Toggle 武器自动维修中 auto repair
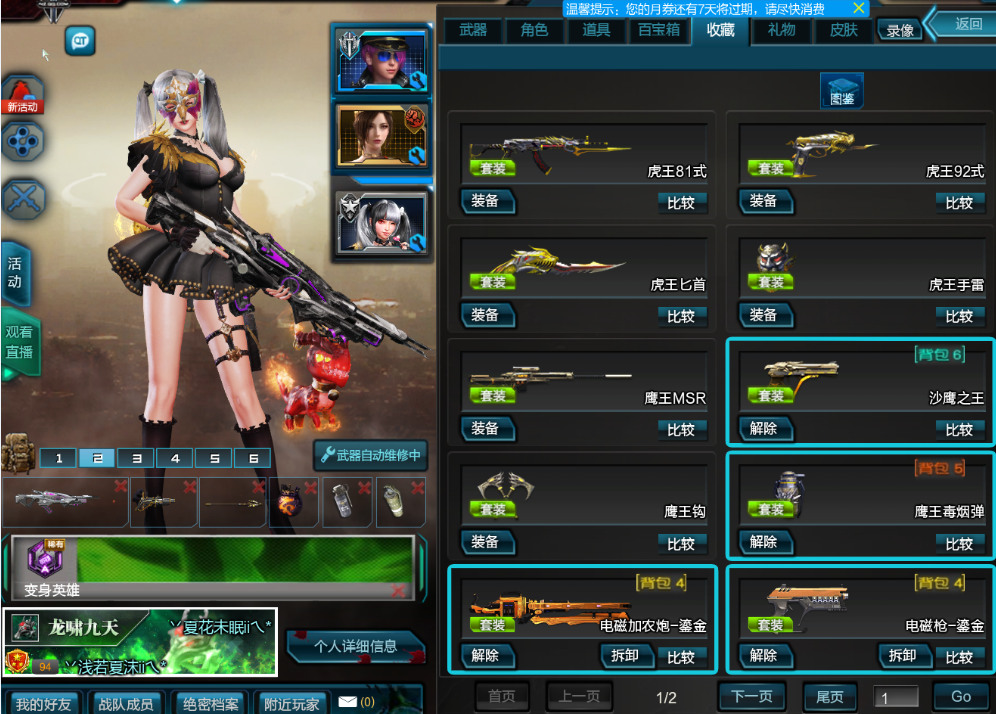Image resolution: width=996 pixels, height=714 pixels. tap(372, 456)
